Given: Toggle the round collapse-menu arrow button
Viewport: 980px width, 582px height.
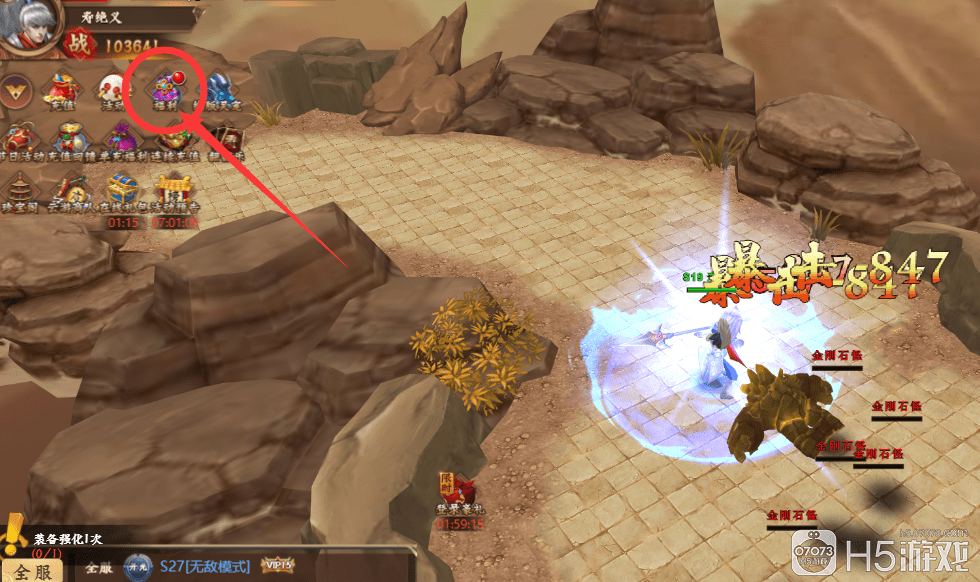Looking at the screenshot, I should 16,93.
